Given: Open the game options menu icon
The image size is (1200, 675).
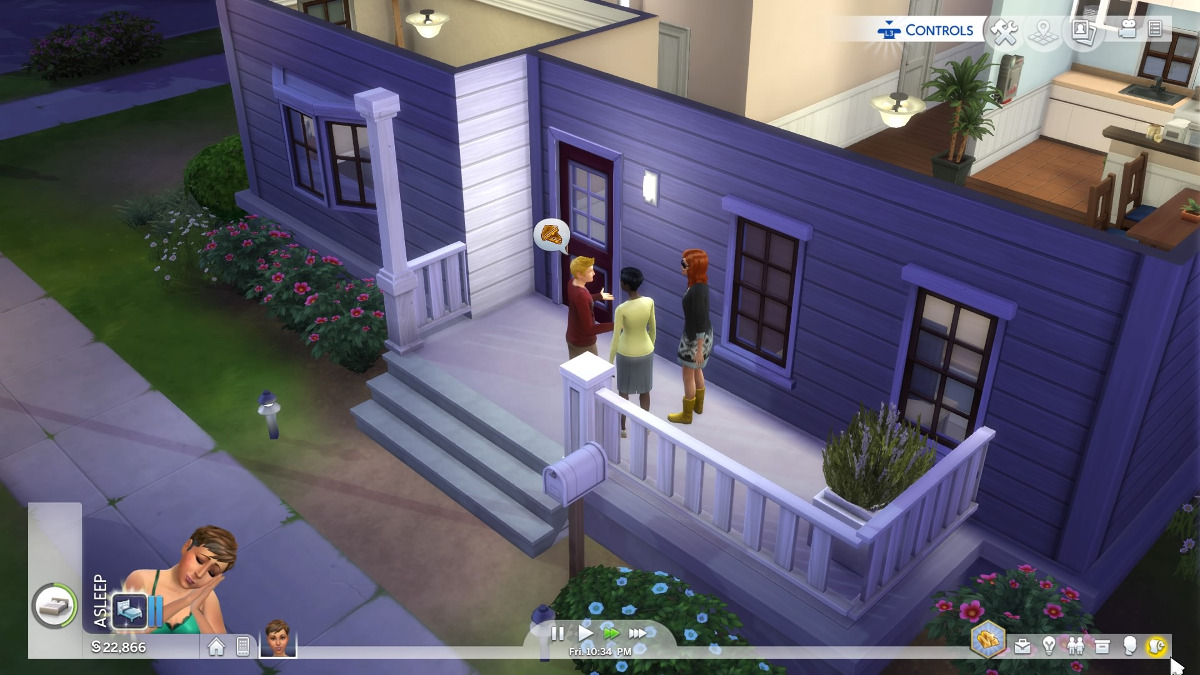Looking at the screenshot, I should [1155, 30].
